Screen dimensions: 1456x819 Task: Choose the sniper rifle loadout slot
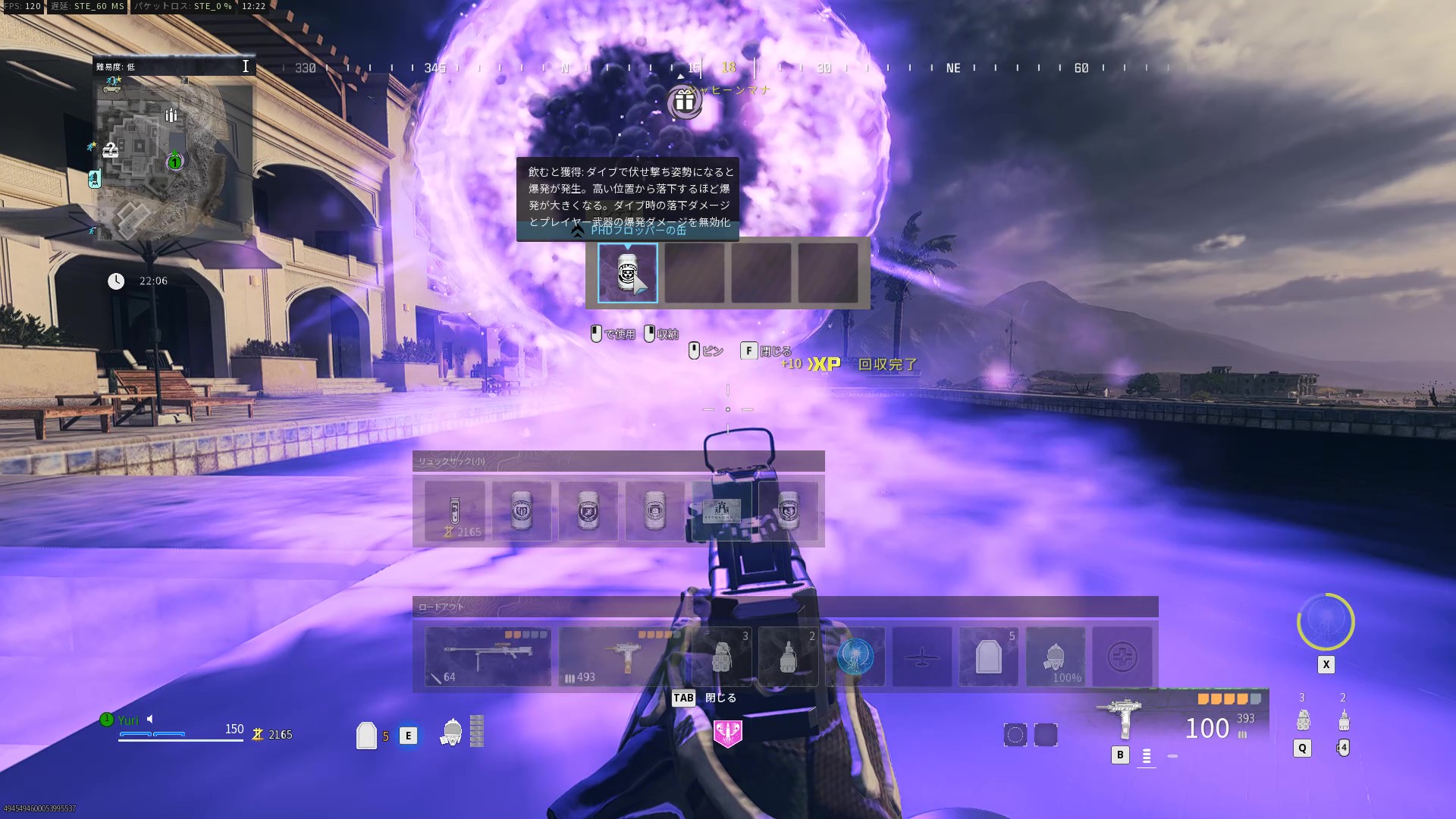tap(488, 657)
